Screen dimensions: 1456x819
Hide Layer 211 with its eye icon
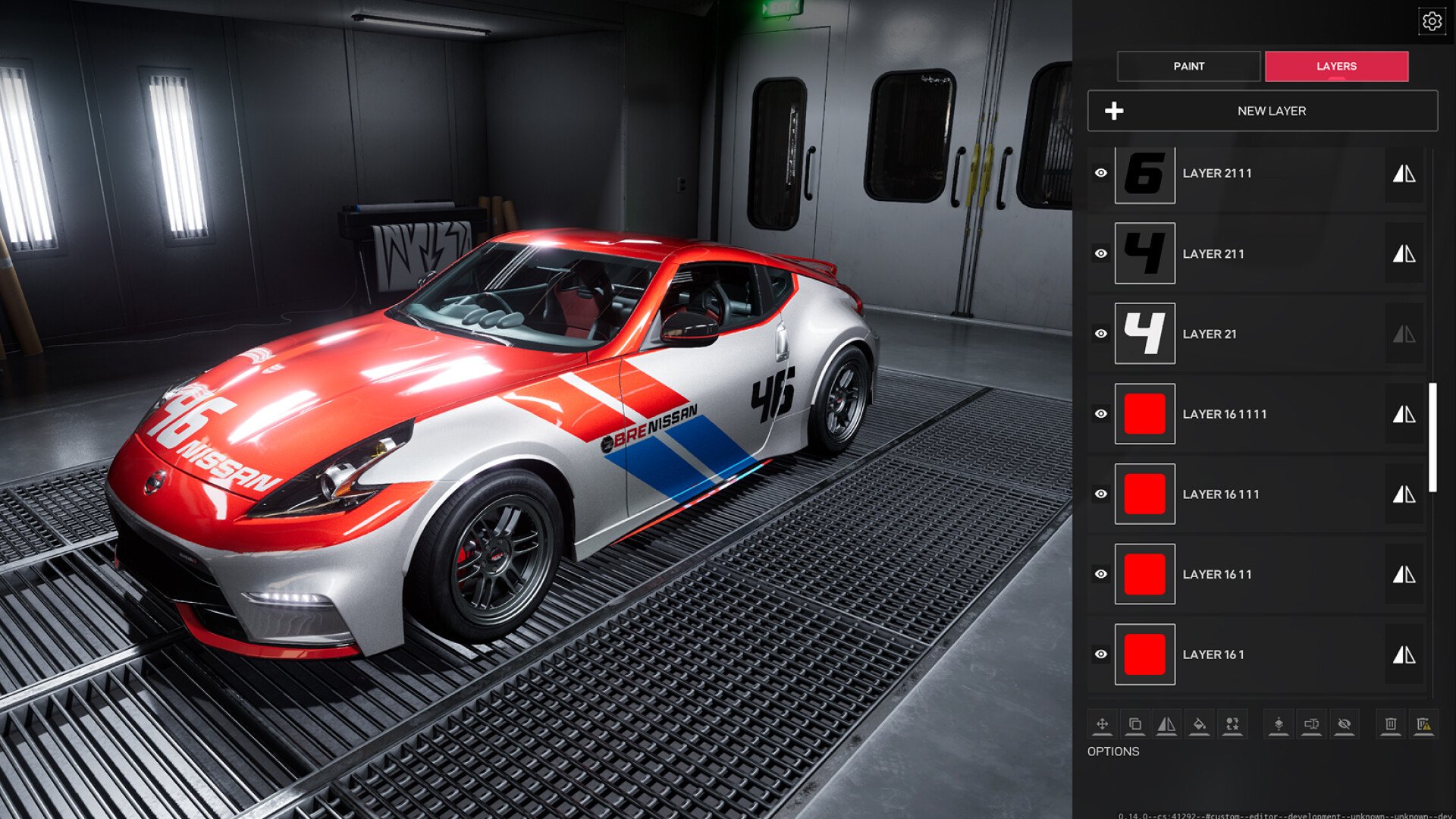coord(1101,253)
